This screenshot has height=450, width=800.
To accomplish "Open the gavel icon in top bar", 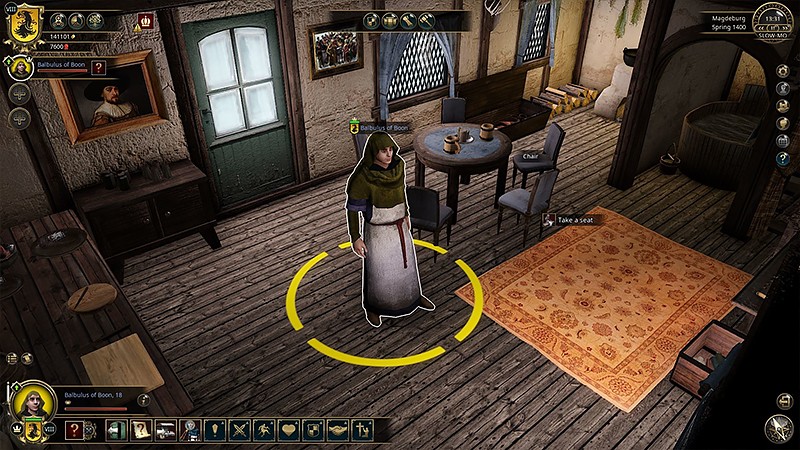I will 427,19.
